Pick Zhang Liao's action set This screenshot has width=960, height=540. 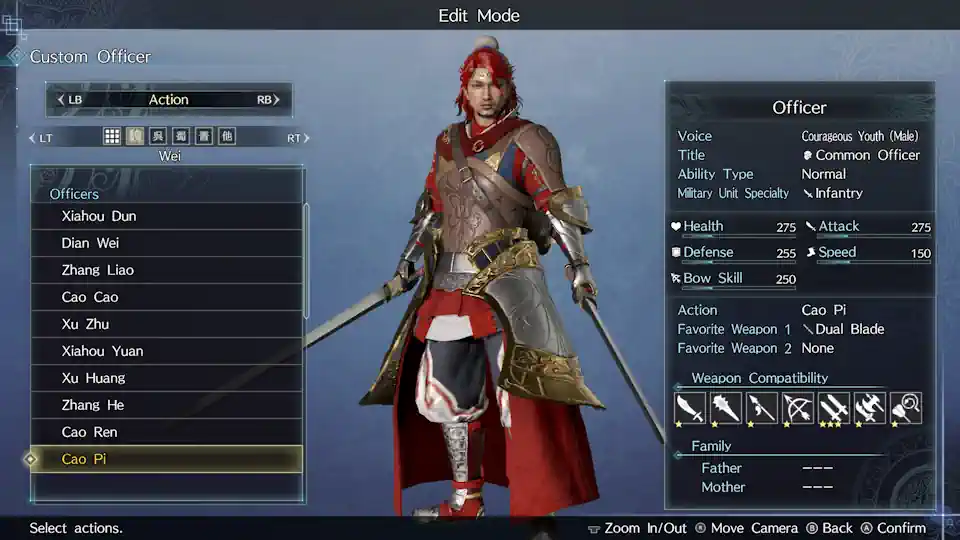[x=166, y=270]
